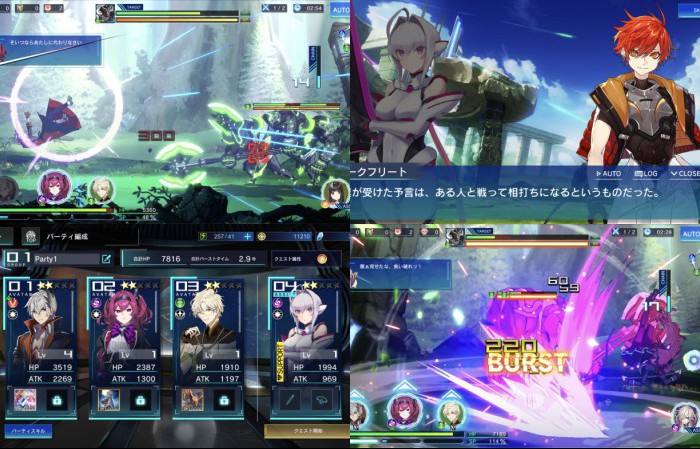Check the クエスト属性 quest attribute icon

coord(322,258)
